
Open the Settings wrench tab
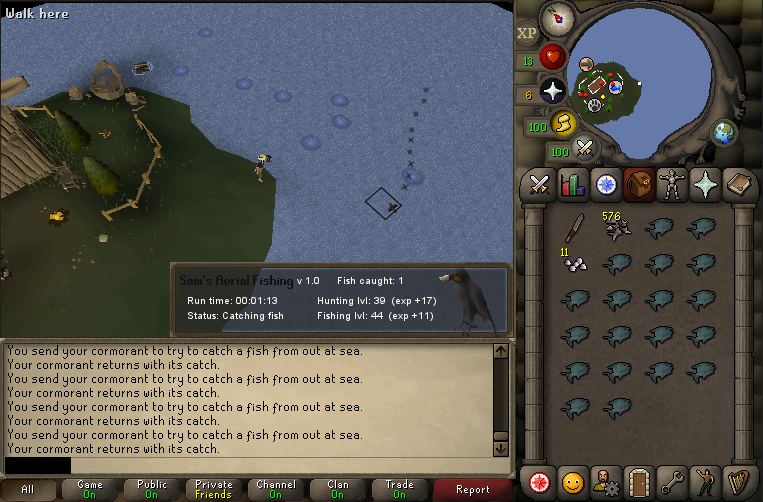[672, 482]
